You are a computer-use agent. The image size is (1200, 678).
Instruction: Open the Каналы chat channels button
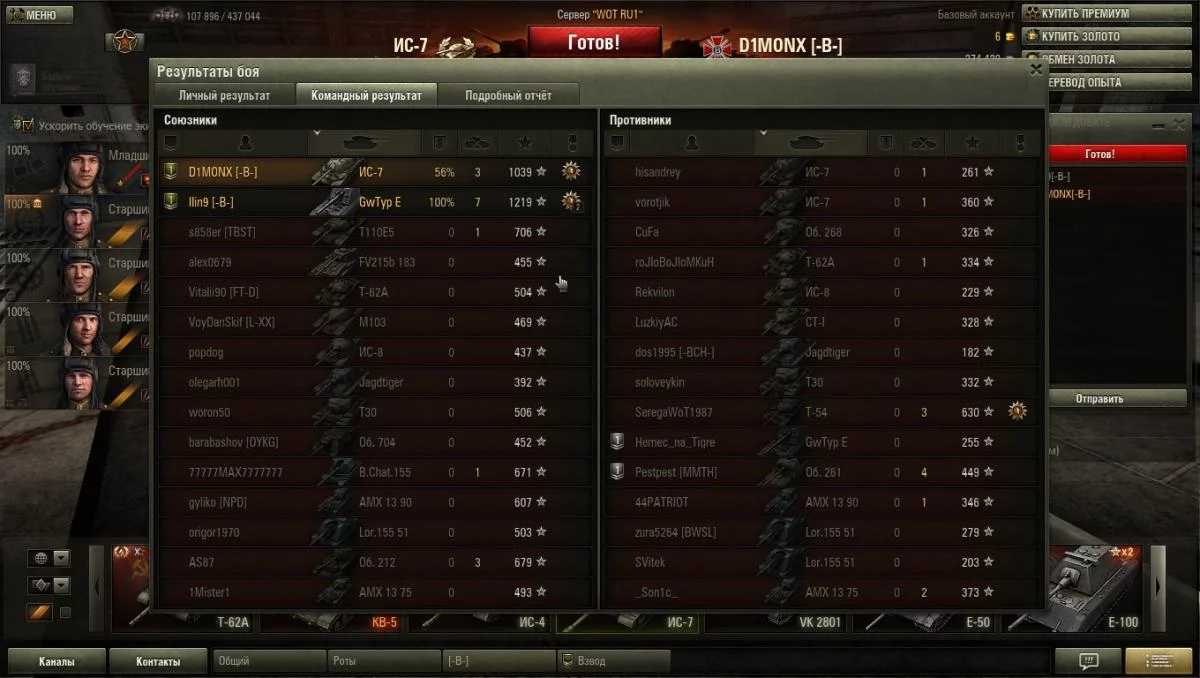pyautogui.click(x=56, y=661)
